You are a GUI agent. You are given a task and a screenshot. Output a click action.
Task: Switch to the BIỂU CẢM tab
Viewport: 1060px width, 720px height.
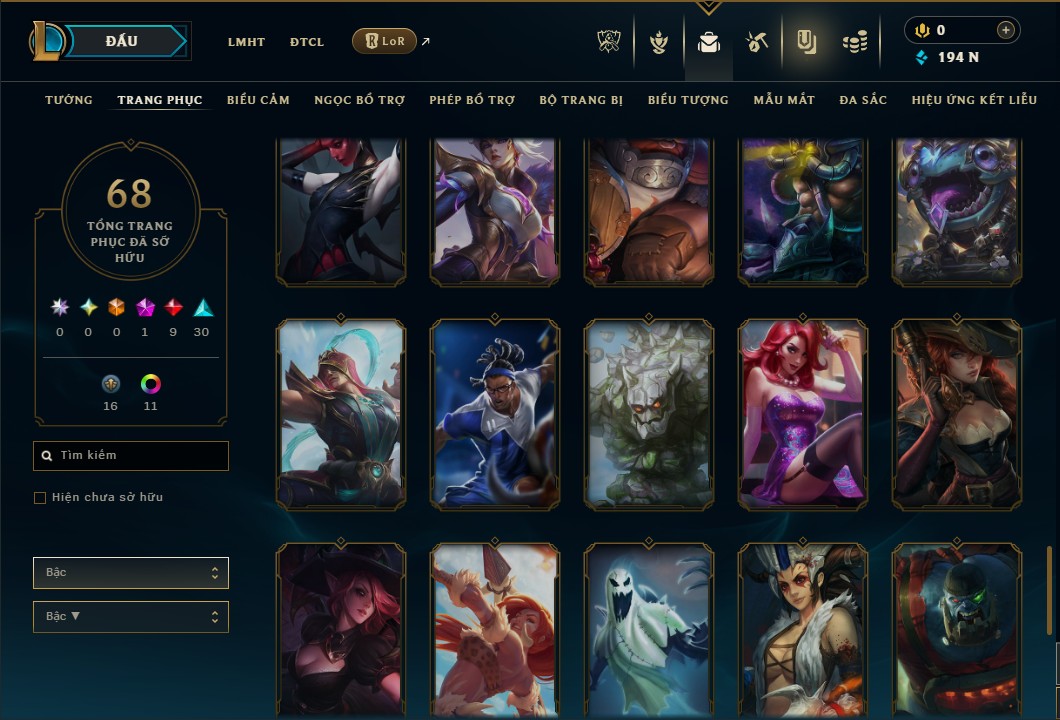(258, 100)
